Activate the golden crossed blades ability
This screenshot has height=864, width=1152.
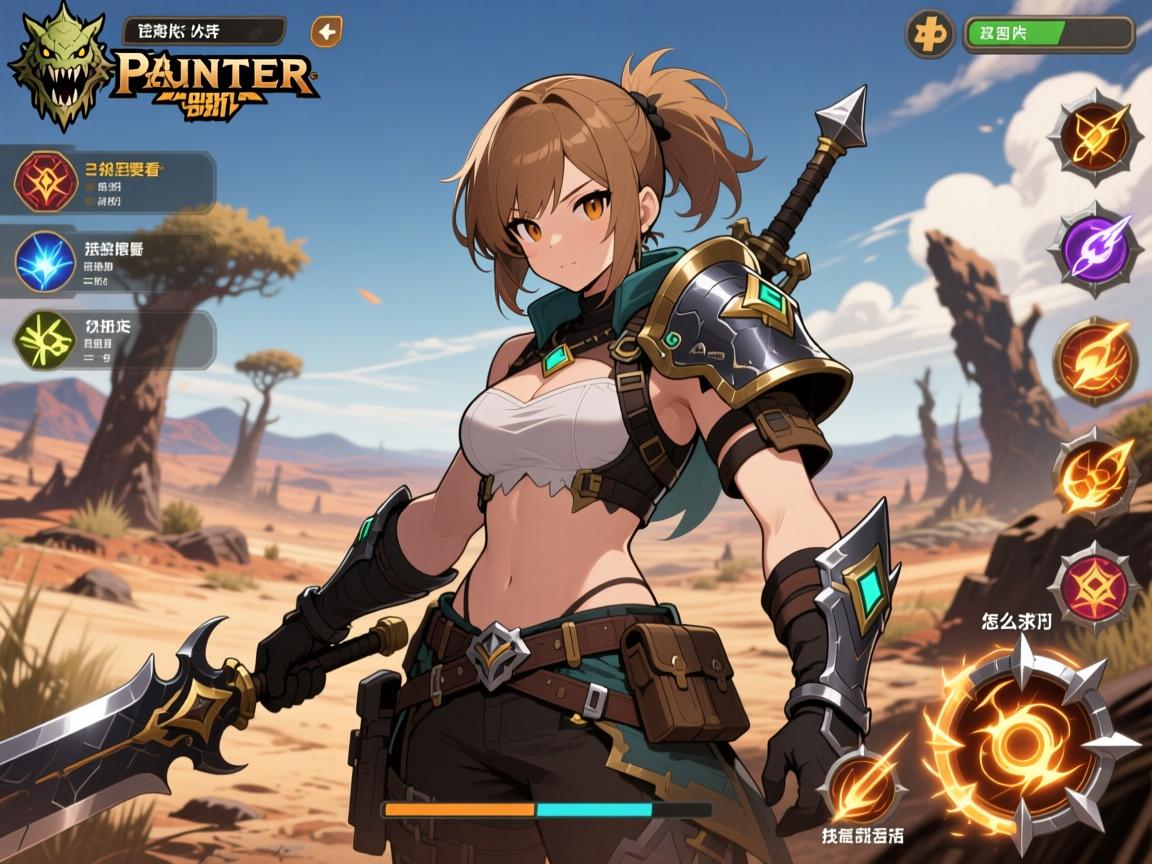1096,136
